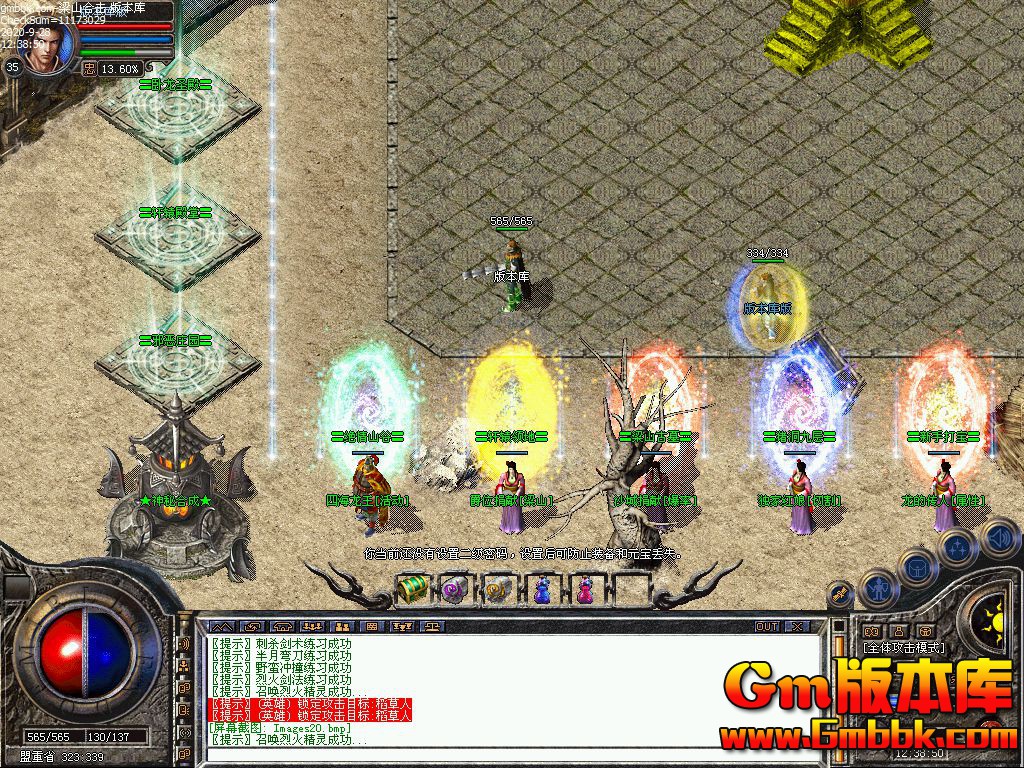Viewport: 1024px width, 768px height.
Task: Click the 忠 loyalty icon near portrait
Action: pyautogui.click(x=89, y=68)
